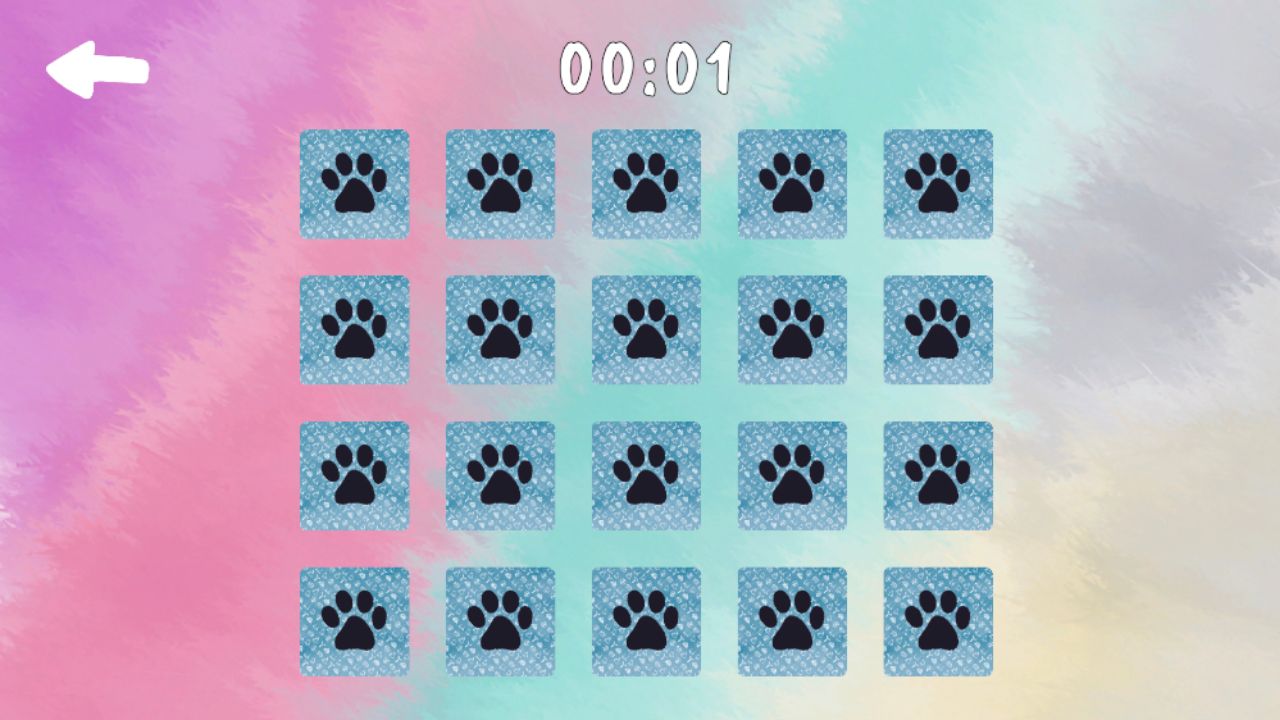Flip the second card in the top row
This screenshot has width=1280, height=720.
500,185
